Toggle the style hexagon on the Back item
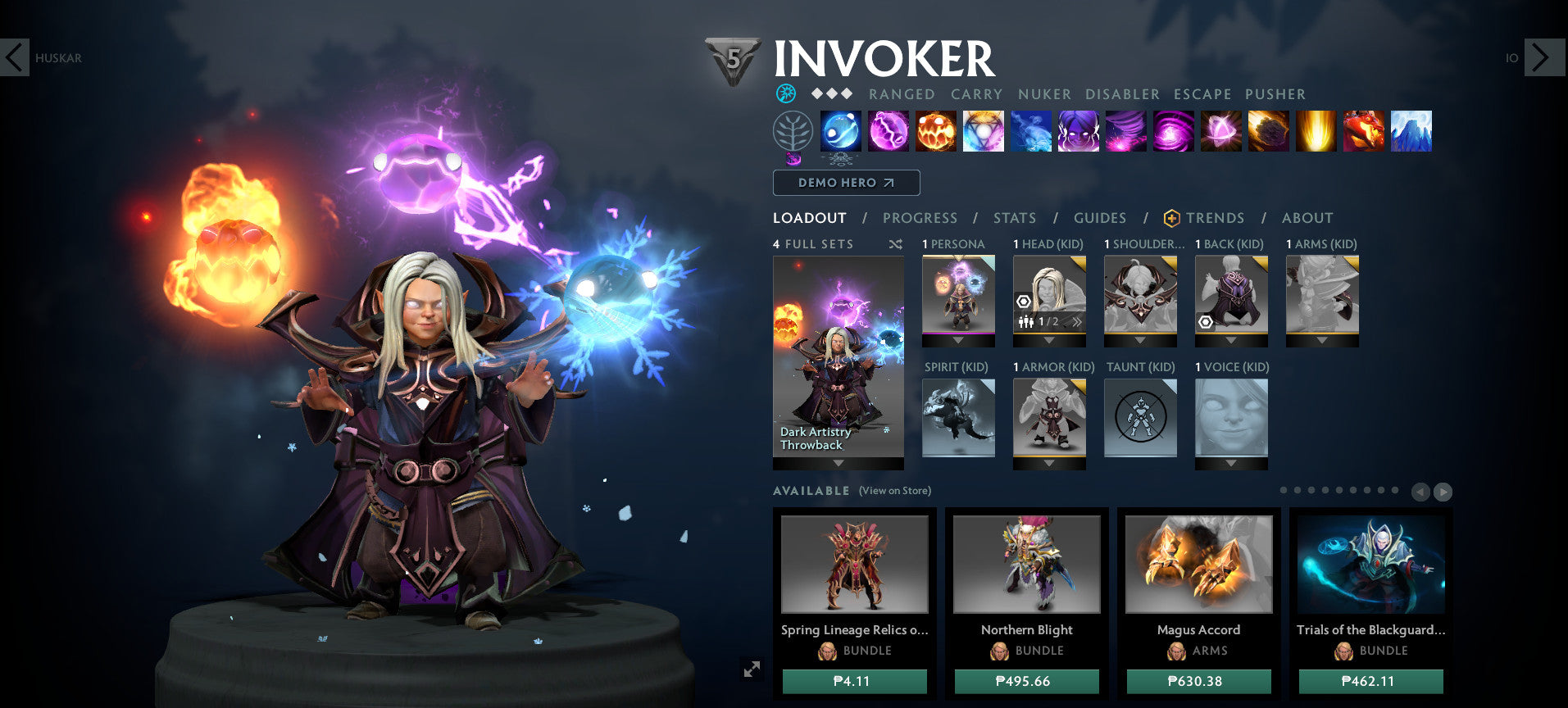1568x708 pixels. point(1206,322)
